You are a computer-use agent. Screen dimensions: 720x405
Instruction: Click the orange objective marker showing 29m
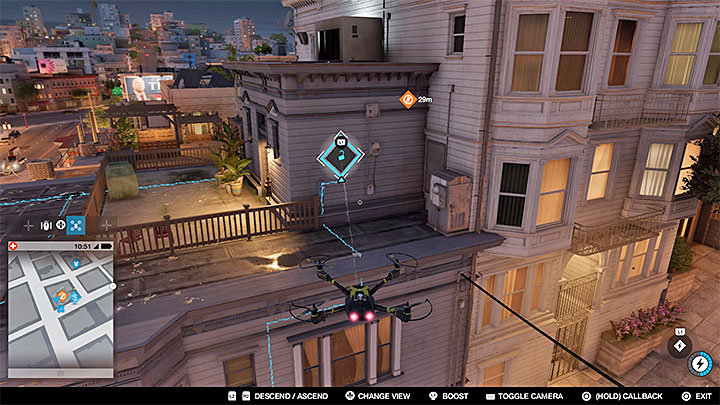click(407, 99)
